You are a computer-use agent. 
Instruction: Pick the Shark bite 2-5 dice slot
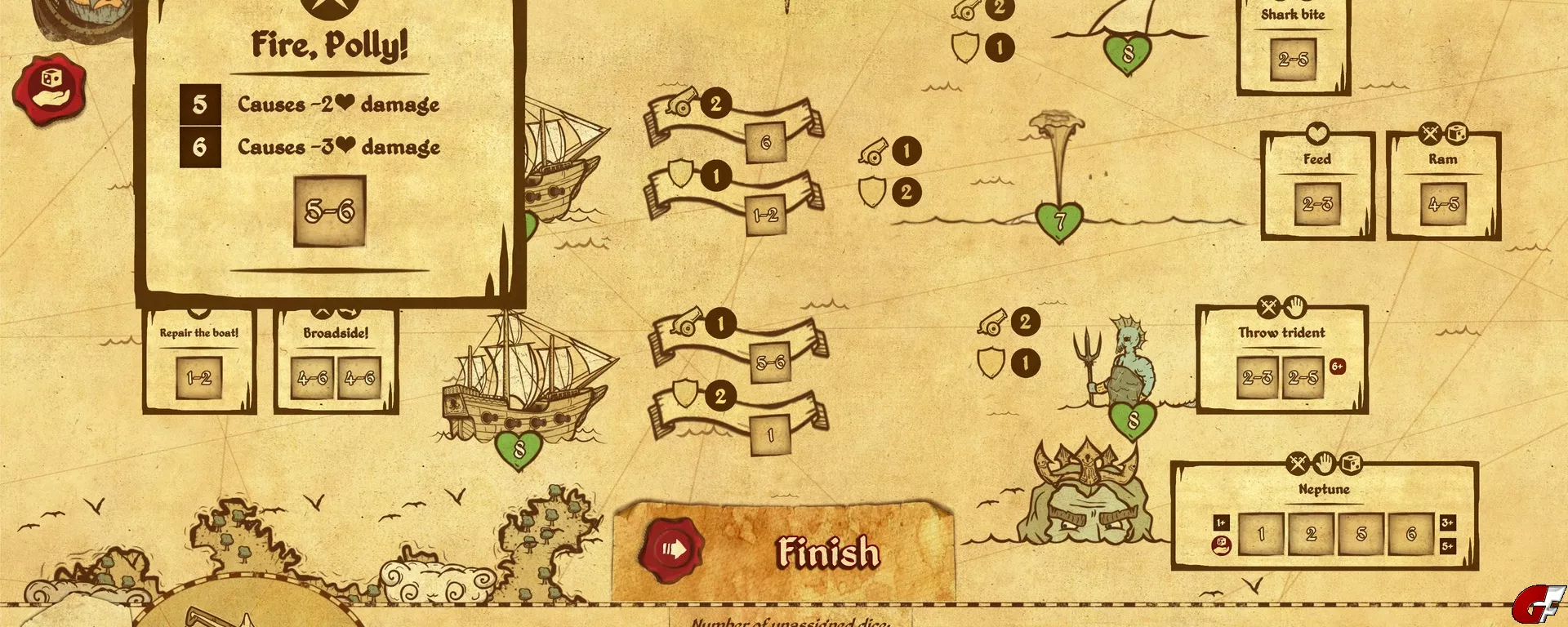point(1294,60)
